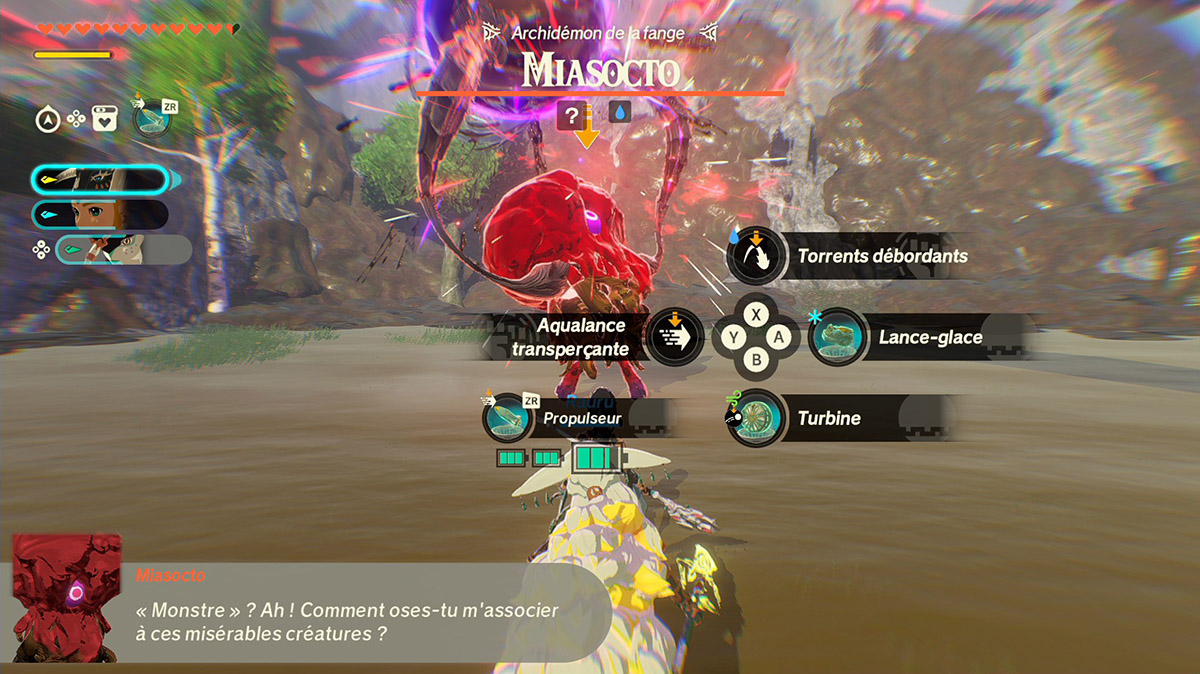Click the unknown weakness question mark icon
Image resolution: width=1200 pixels, height=674 pixels.
572,116
